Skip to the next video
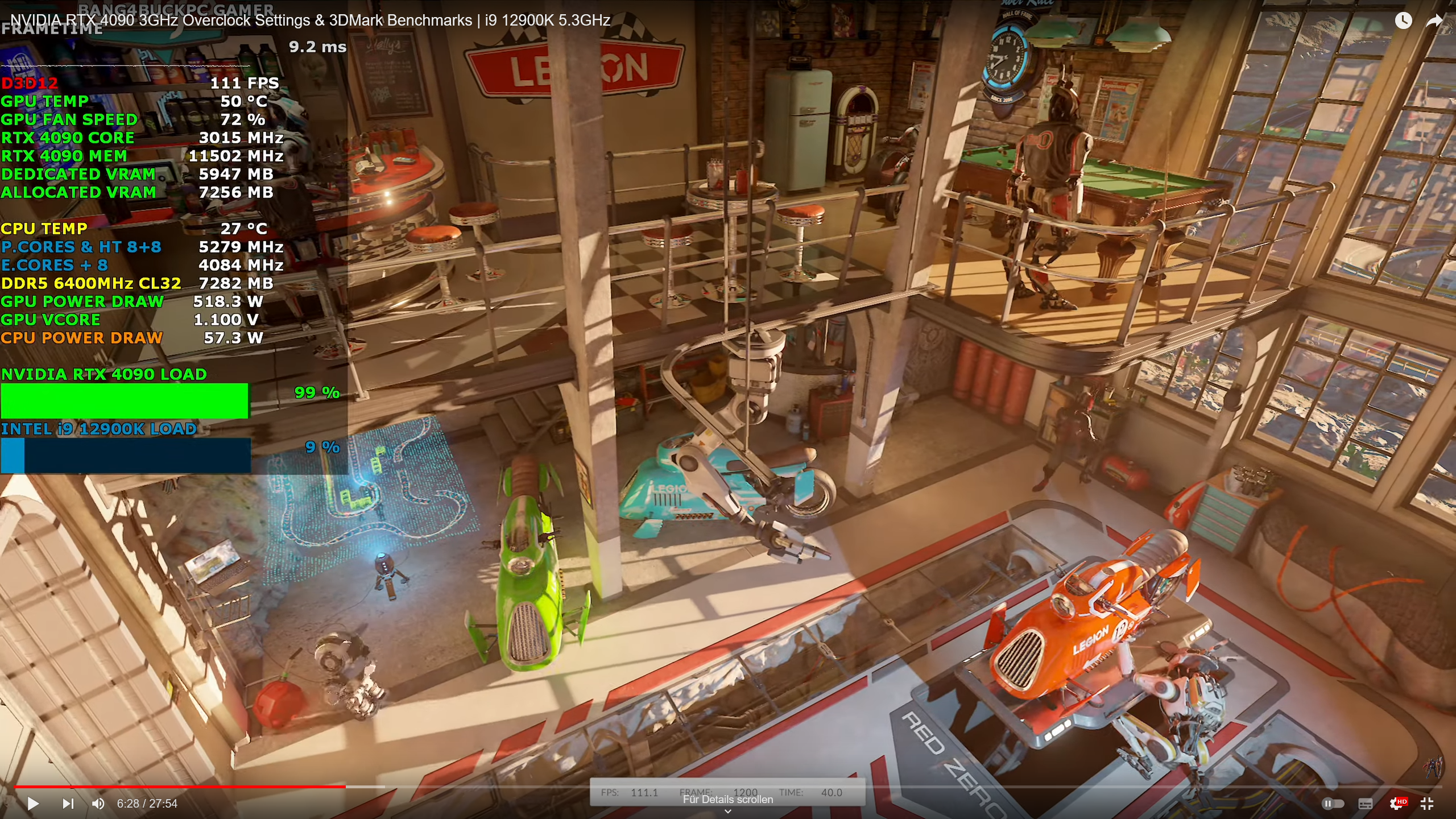 69,804
